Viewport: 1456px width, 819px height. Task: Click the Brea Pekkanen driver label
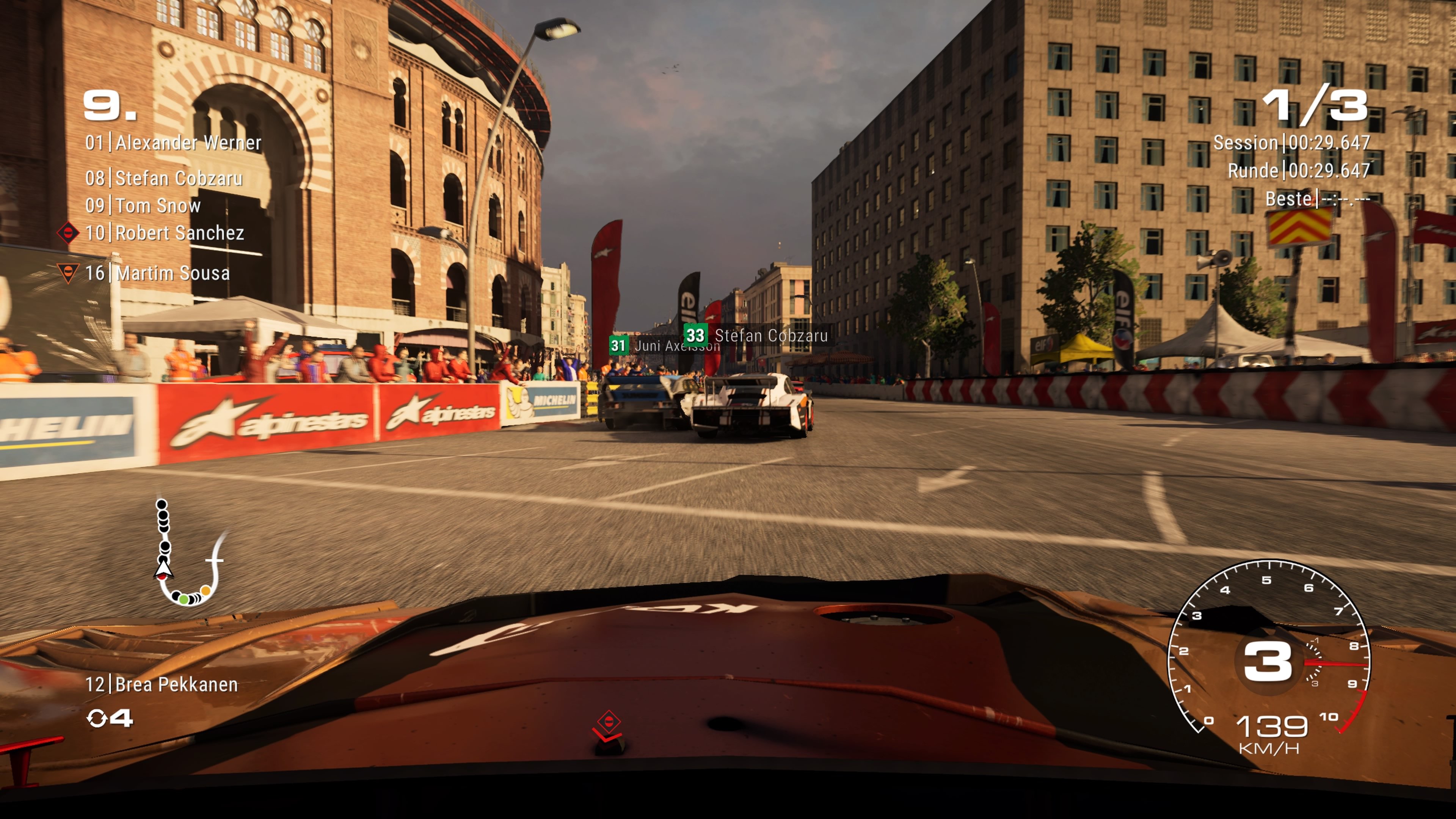[162, 684]
